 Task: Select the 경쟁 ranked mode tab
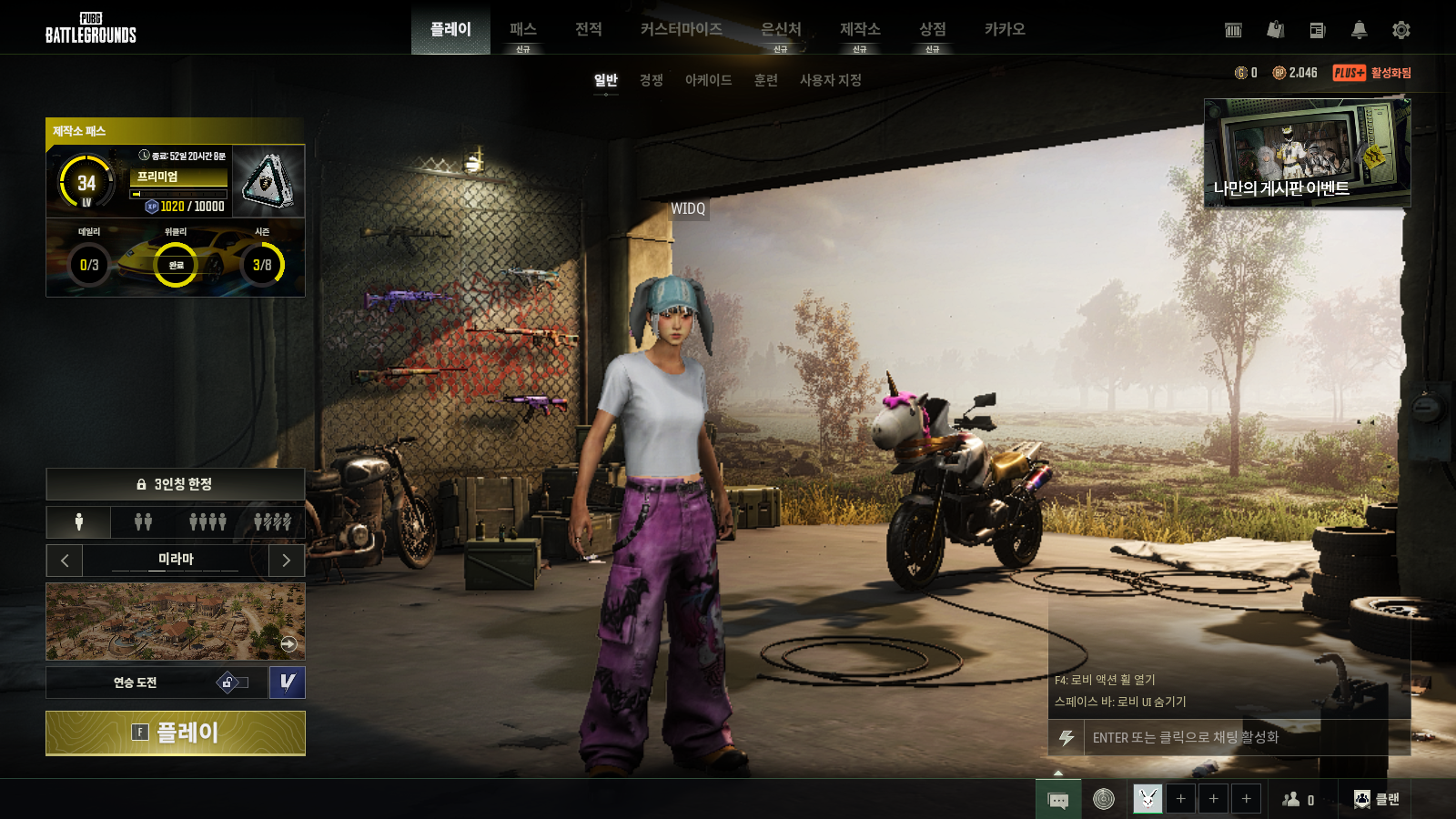coord(651,80)
